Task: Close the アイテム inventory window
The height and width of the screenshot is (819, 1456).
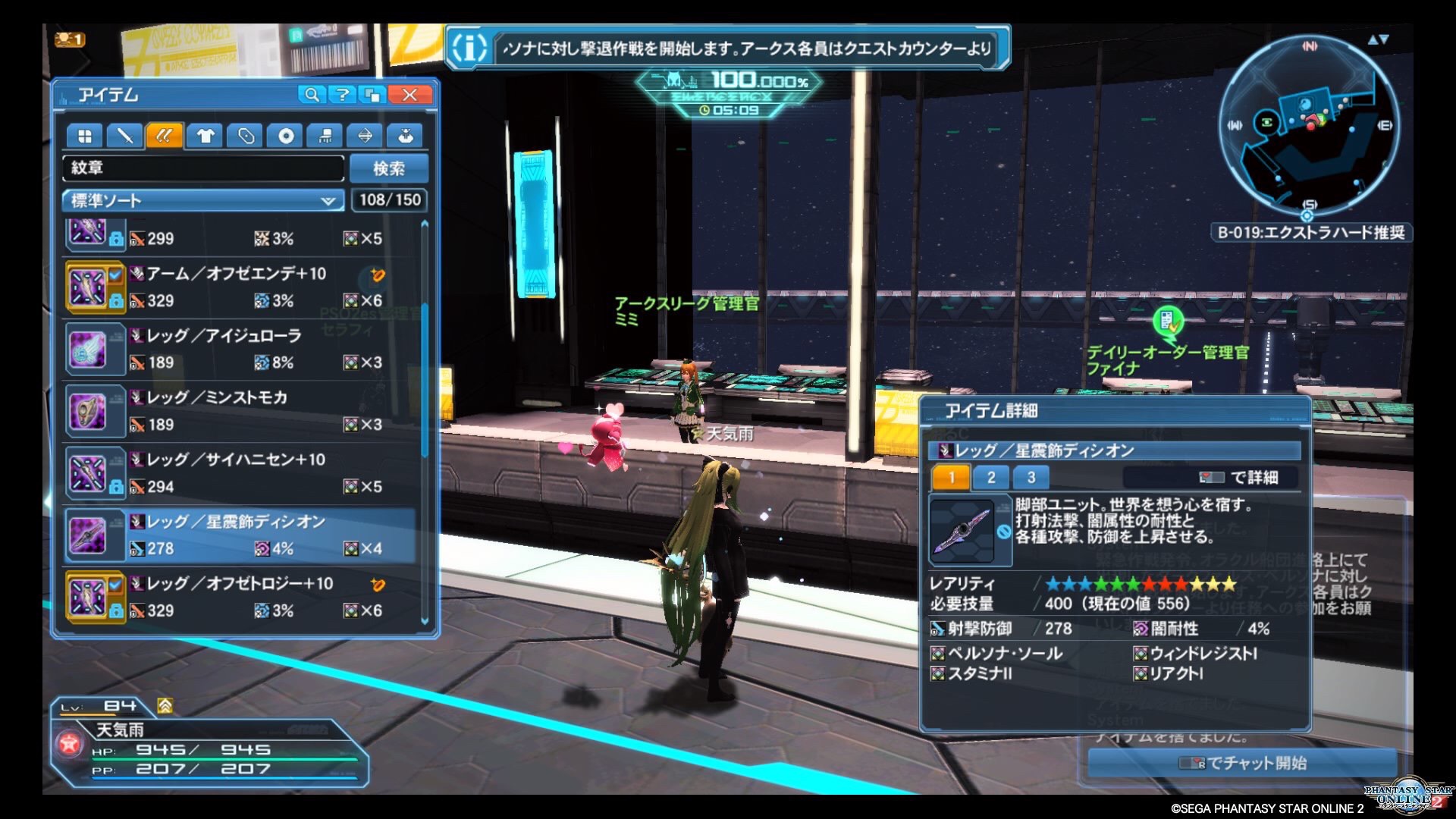Action: [409, 95]
